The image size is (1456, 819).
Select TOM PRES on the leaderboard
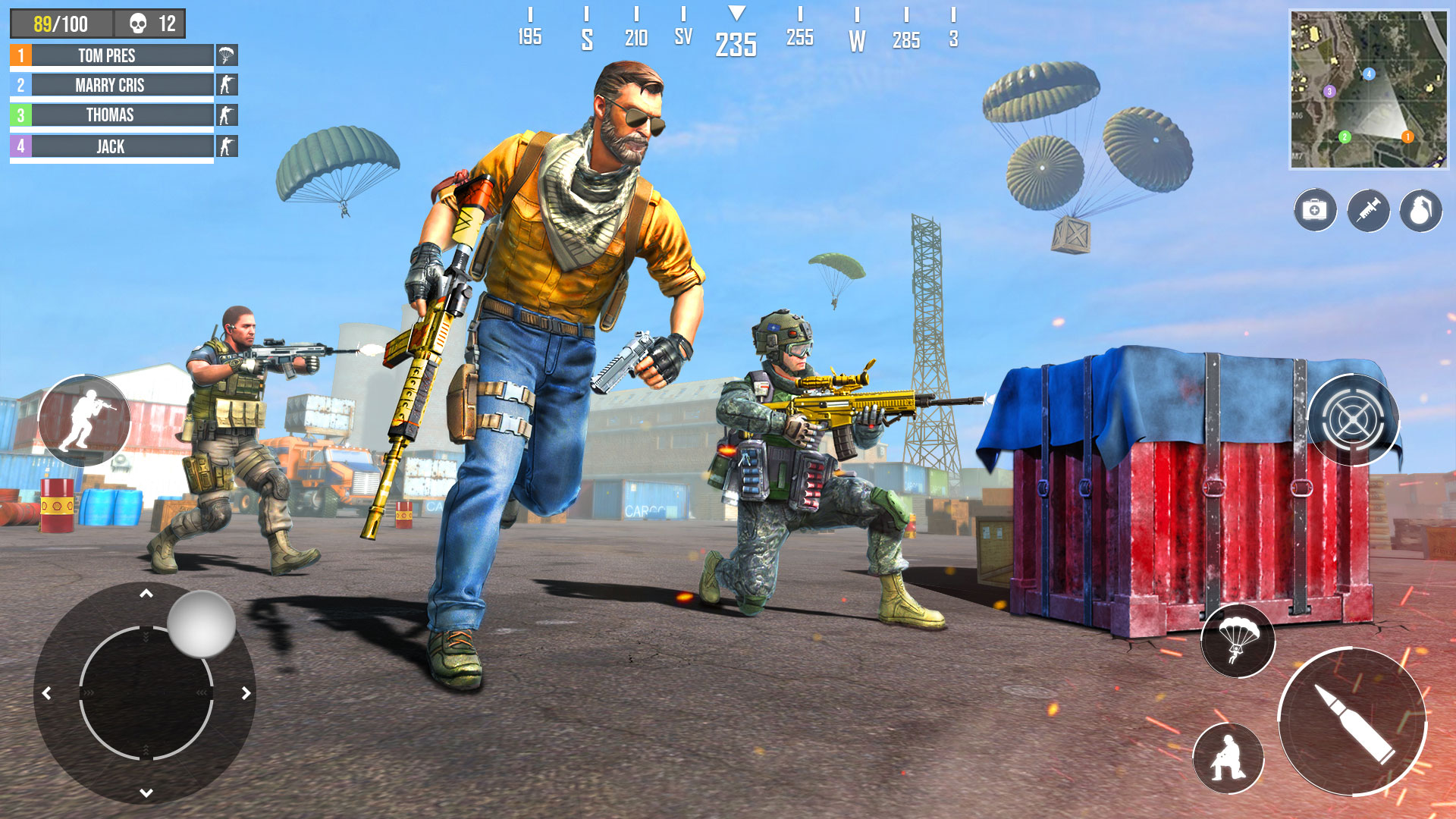click(x=106, y=55)
